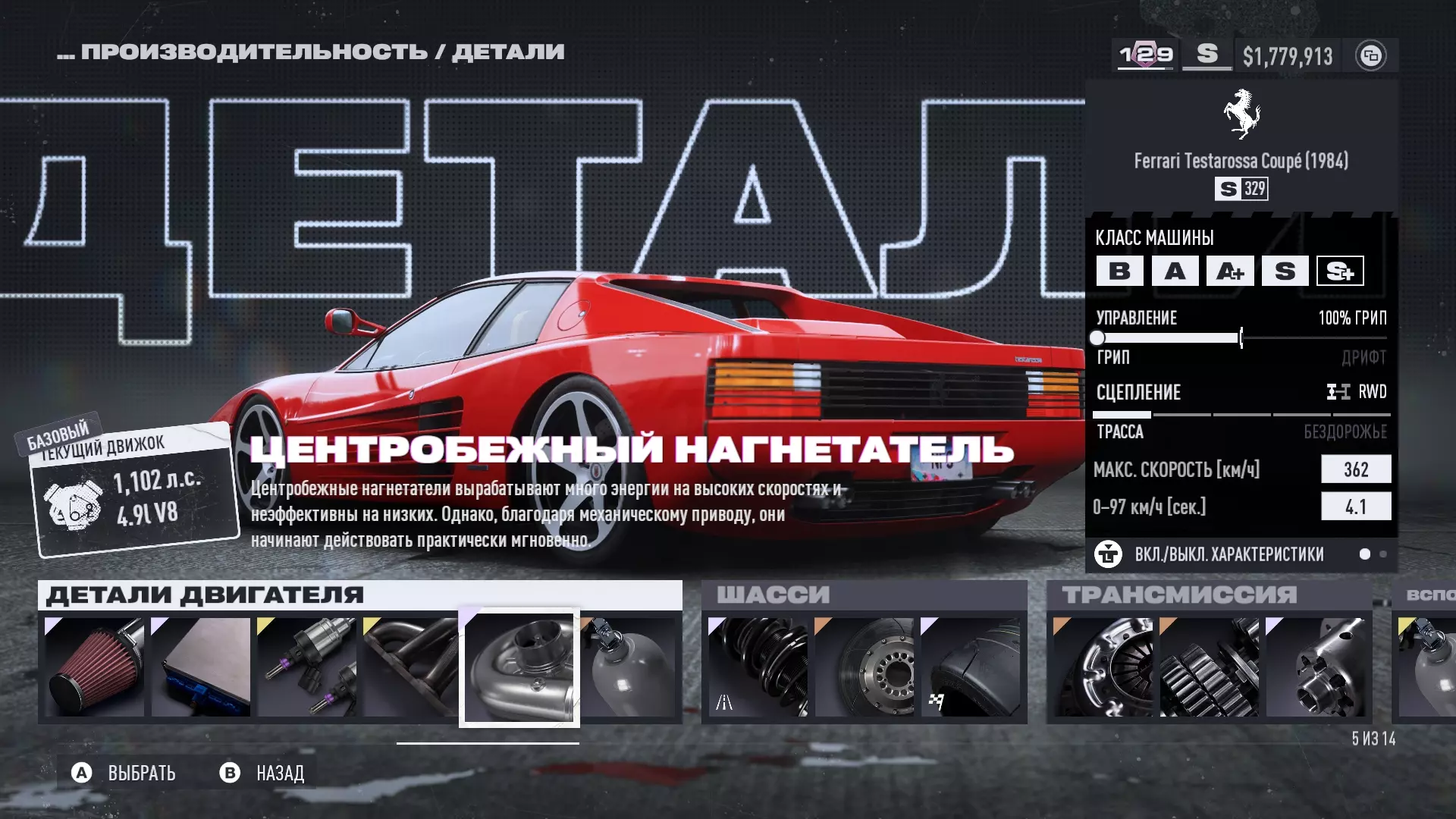Select the tires chassis part tile
1456x819 pixels.
(x=970, y=667)
